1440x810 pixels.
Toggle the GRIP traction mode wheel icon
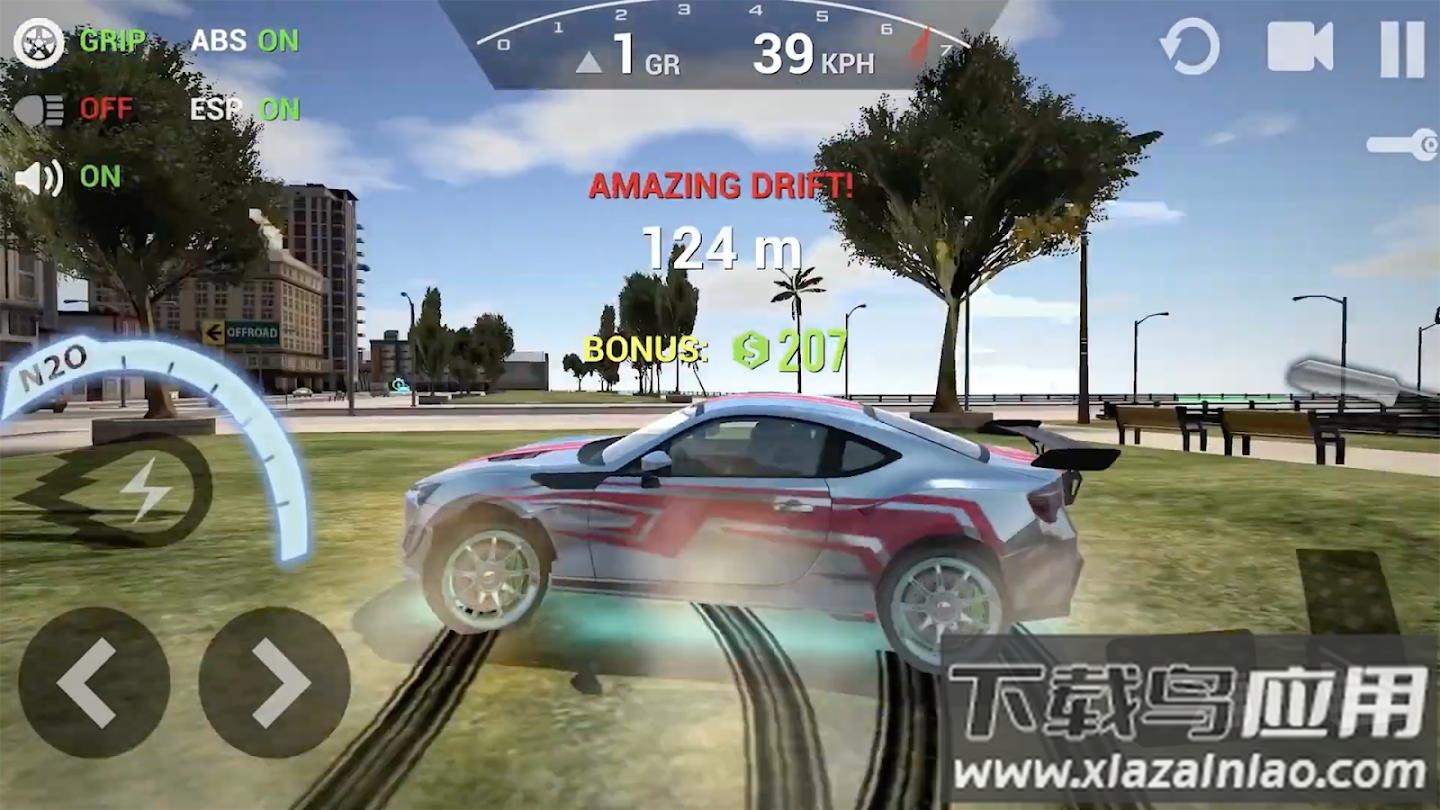tap(39, 42)
